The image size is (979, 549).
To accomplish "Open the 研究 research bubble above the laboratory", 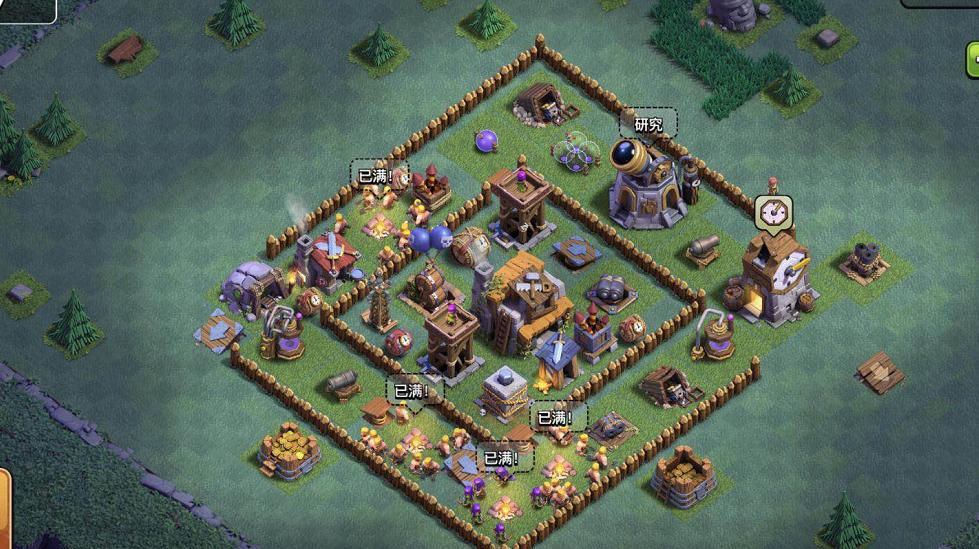I will (648, 124).
